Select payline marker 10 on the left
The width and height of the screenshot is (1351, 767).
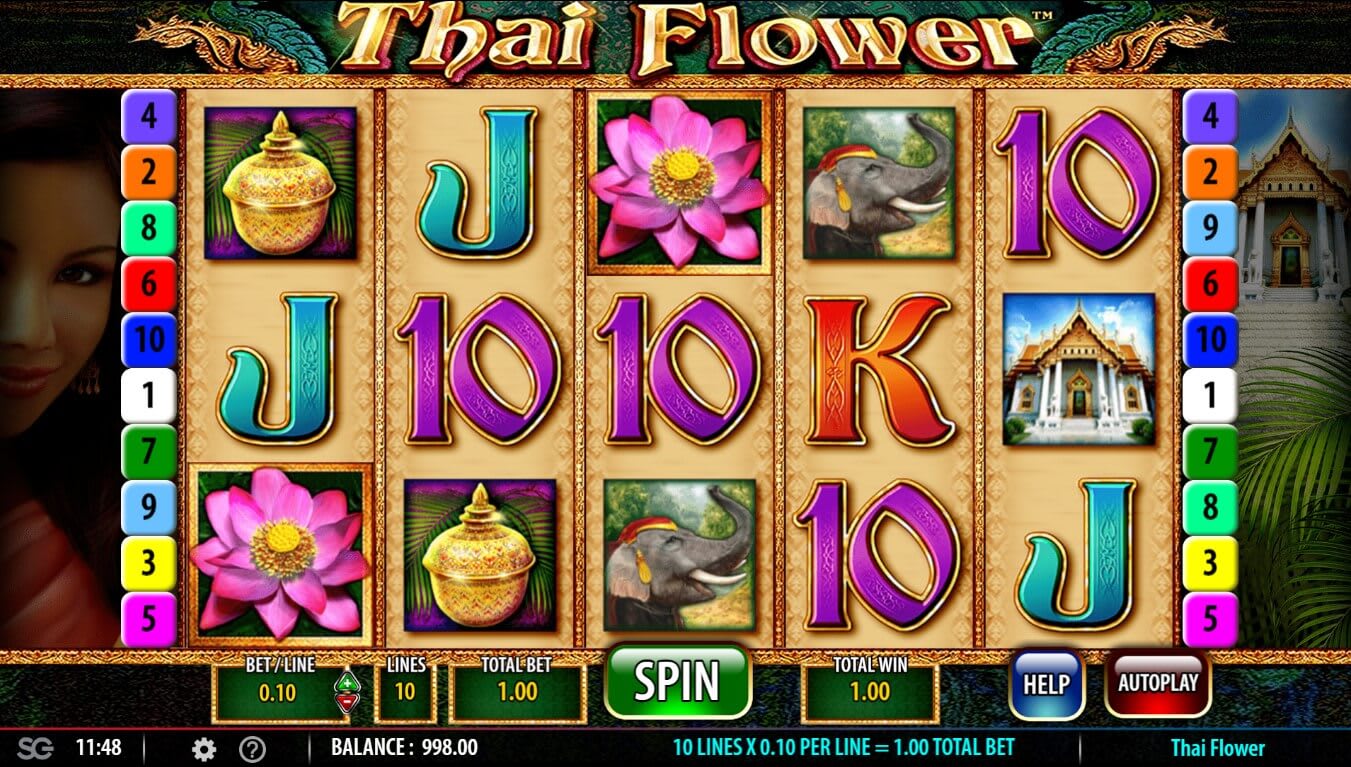pyautogui.click(x=150, y=339)
